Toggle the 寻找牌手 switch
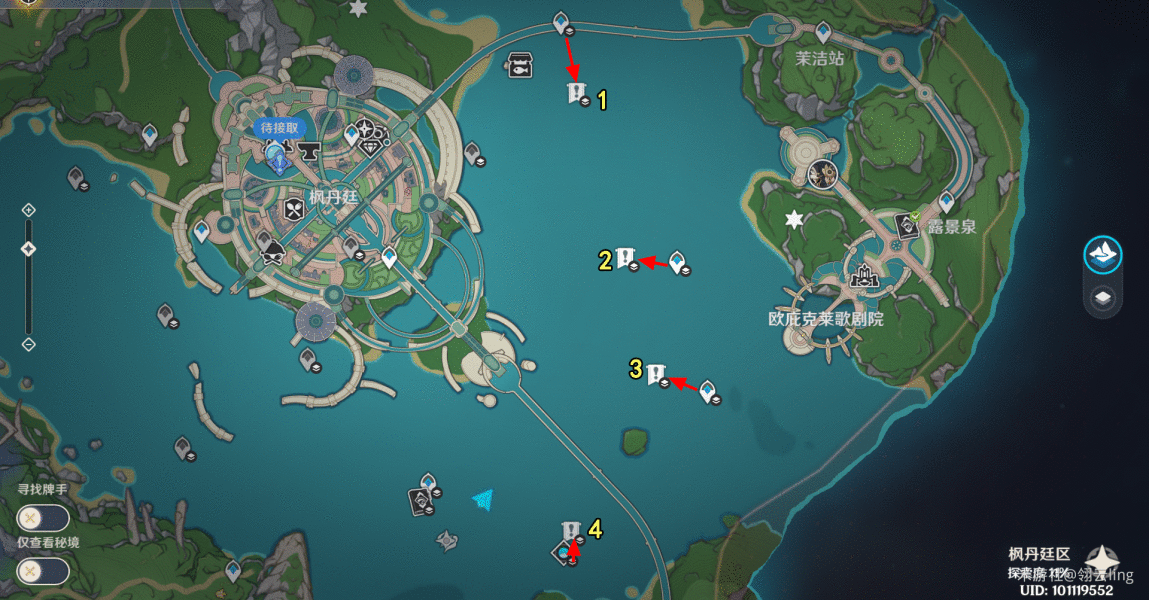The height and width of the screenshot is (600, 1149). (x=42, y=518)
